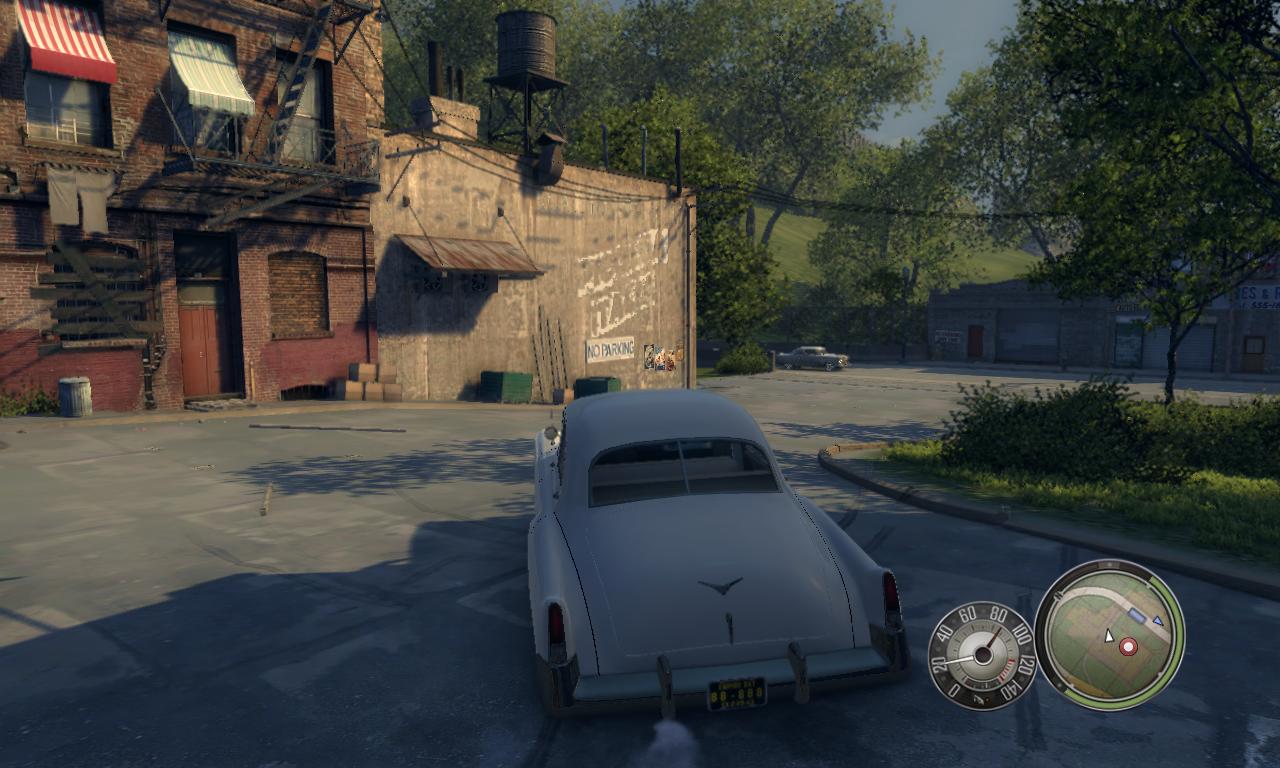
Task: Click the circular minimap
Action: (x=1109, y=634)
